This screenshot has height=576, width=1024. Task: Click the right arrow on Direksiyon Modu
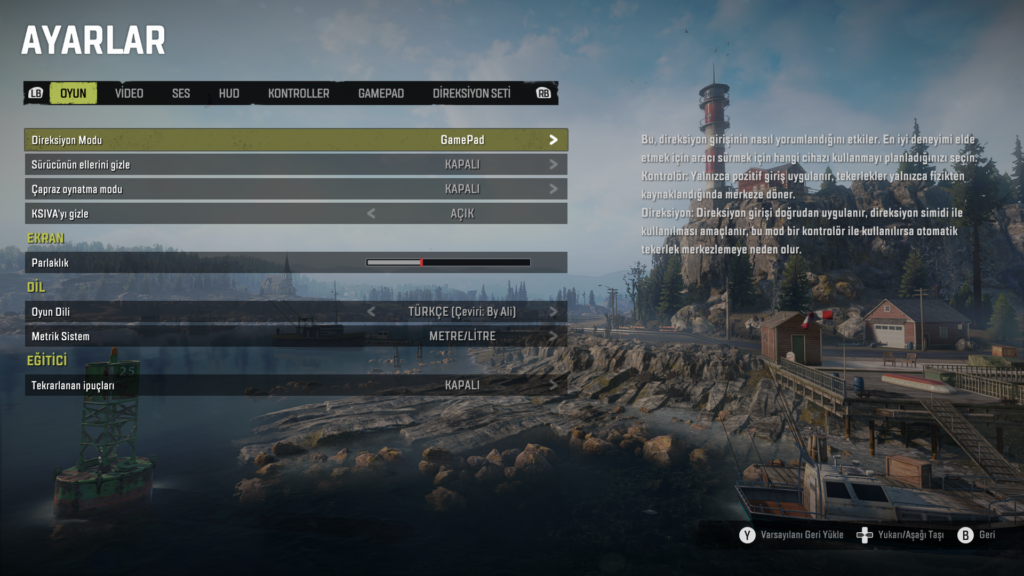553,140
